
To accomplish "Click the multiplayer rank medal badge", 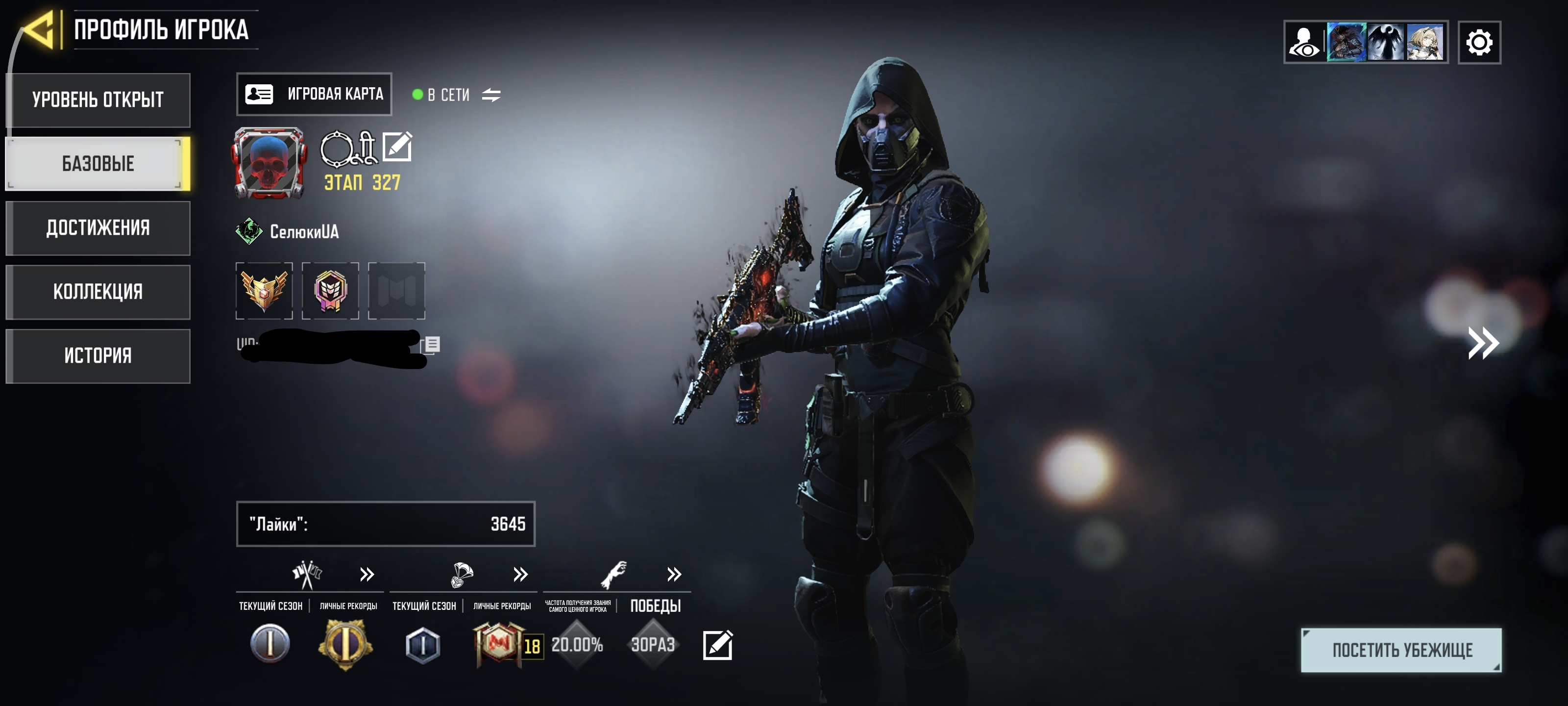I will (264, 291).
